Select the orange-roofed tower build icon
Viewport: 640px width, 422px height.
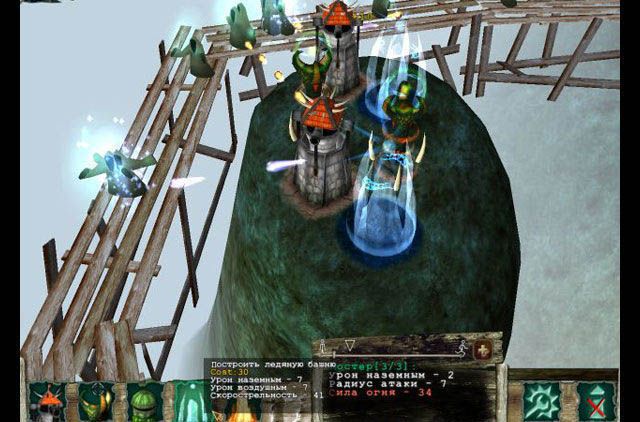pyautogui.click(x=47, y=402)
